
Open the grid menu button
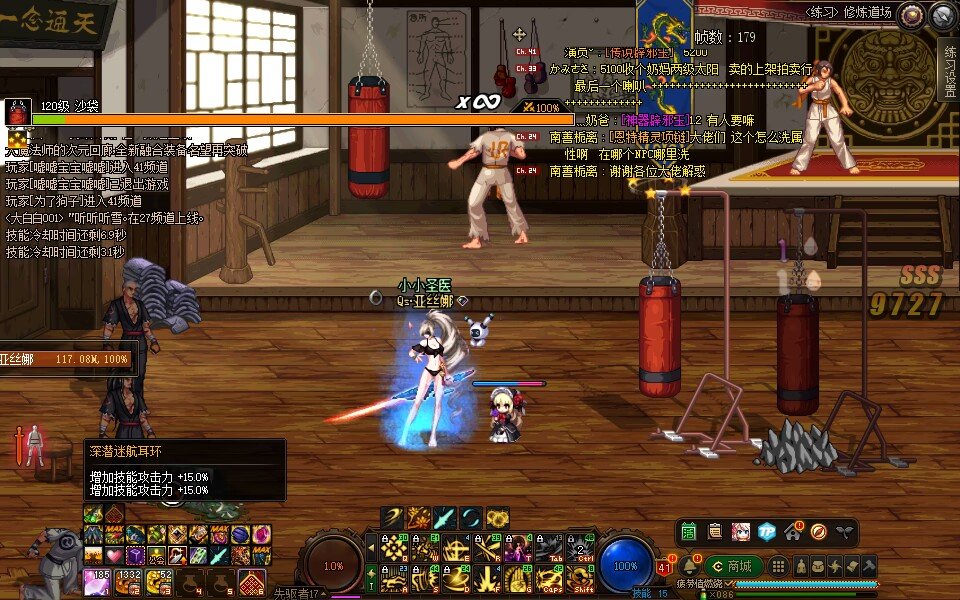tap(777, 566)
